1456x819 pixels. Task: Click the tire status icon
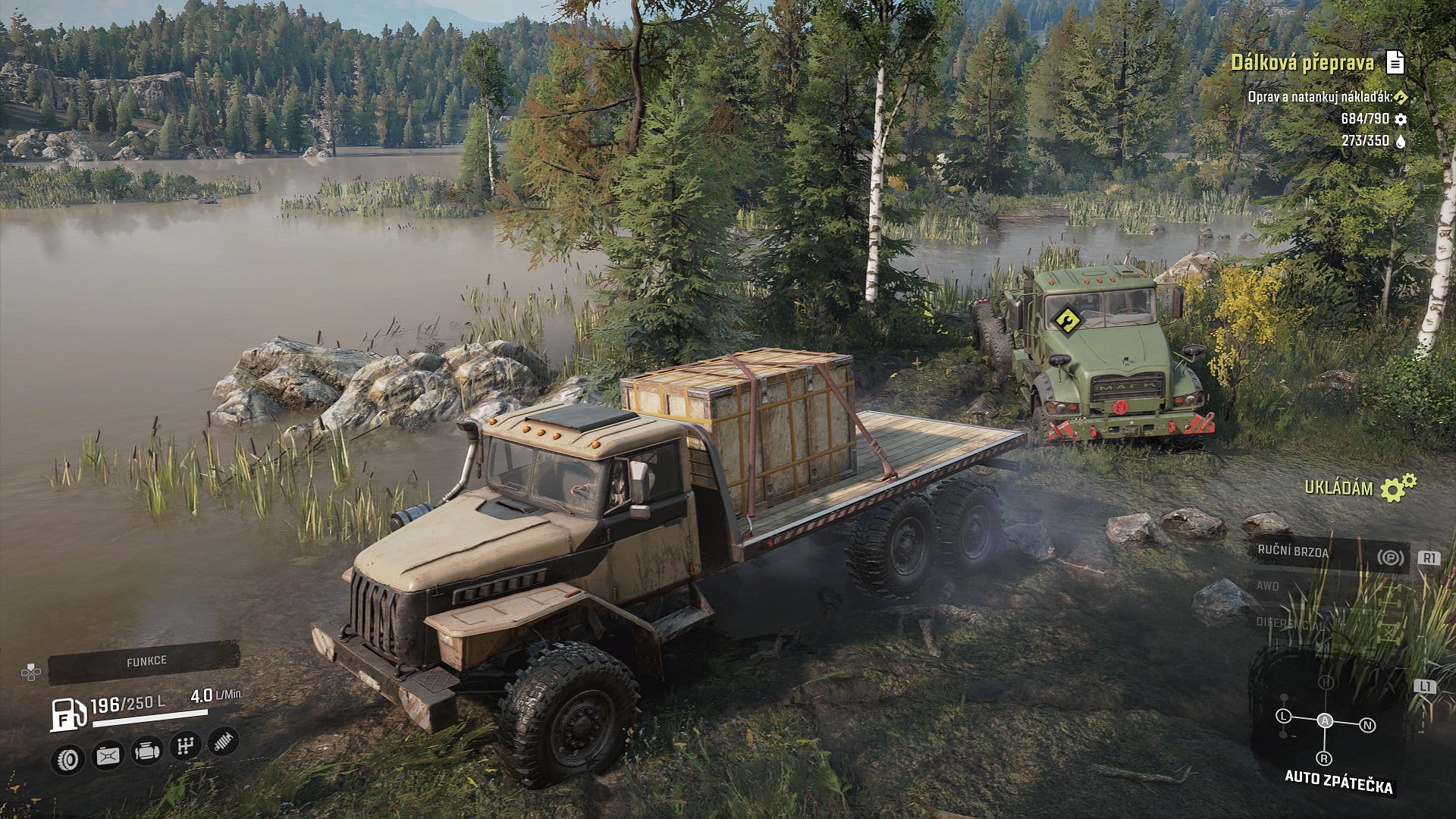tap(67, 756)
